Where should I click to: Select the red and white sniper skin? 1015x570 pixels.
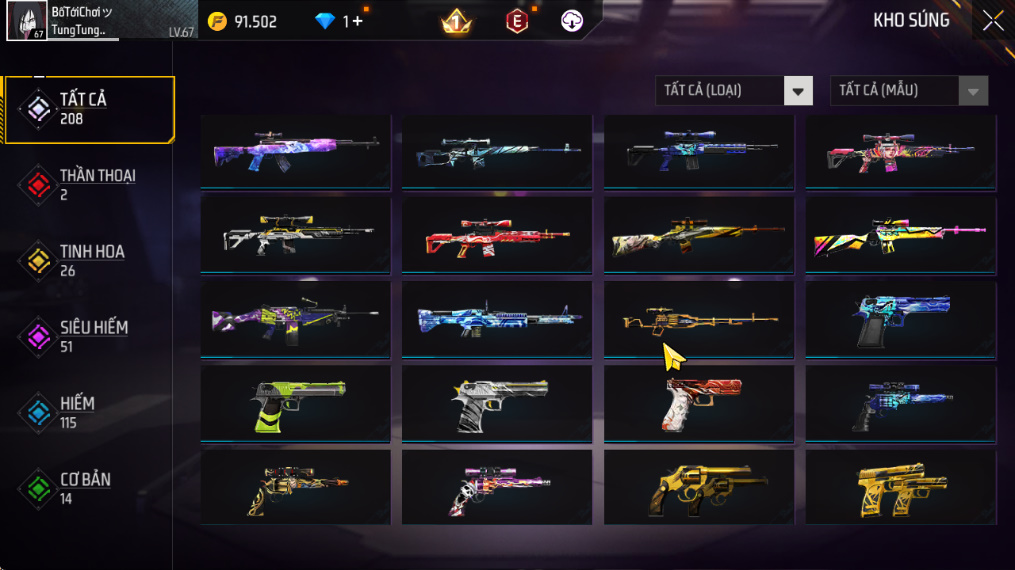click(497, 236)
